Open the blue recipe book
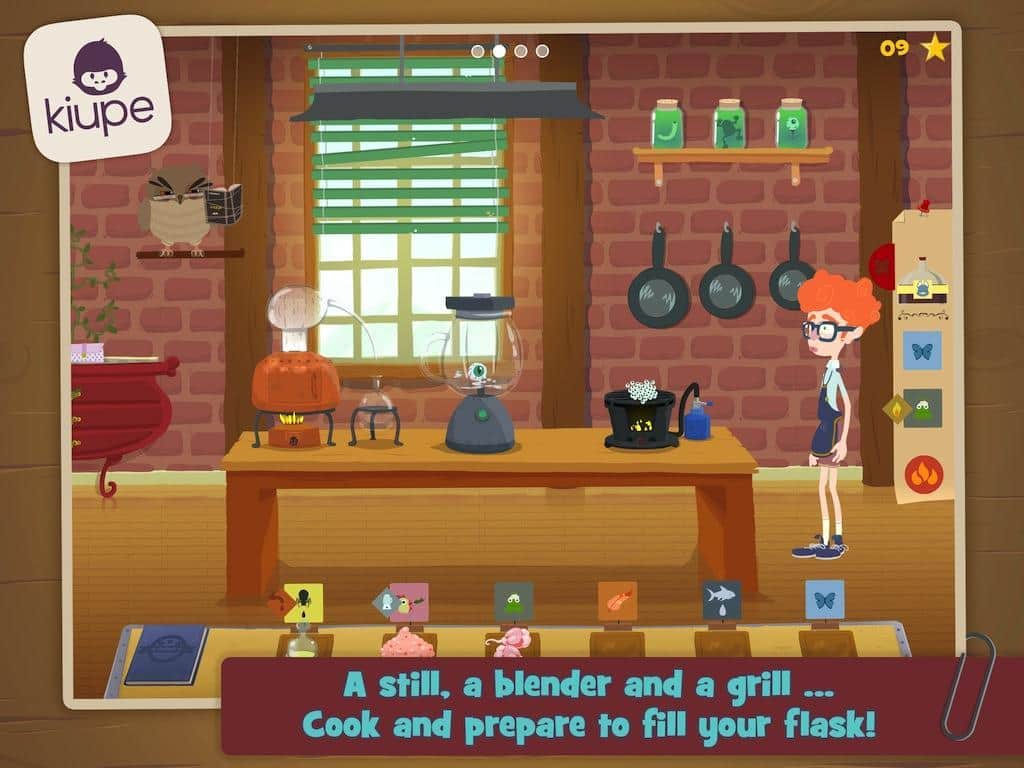 click(167, 653)
